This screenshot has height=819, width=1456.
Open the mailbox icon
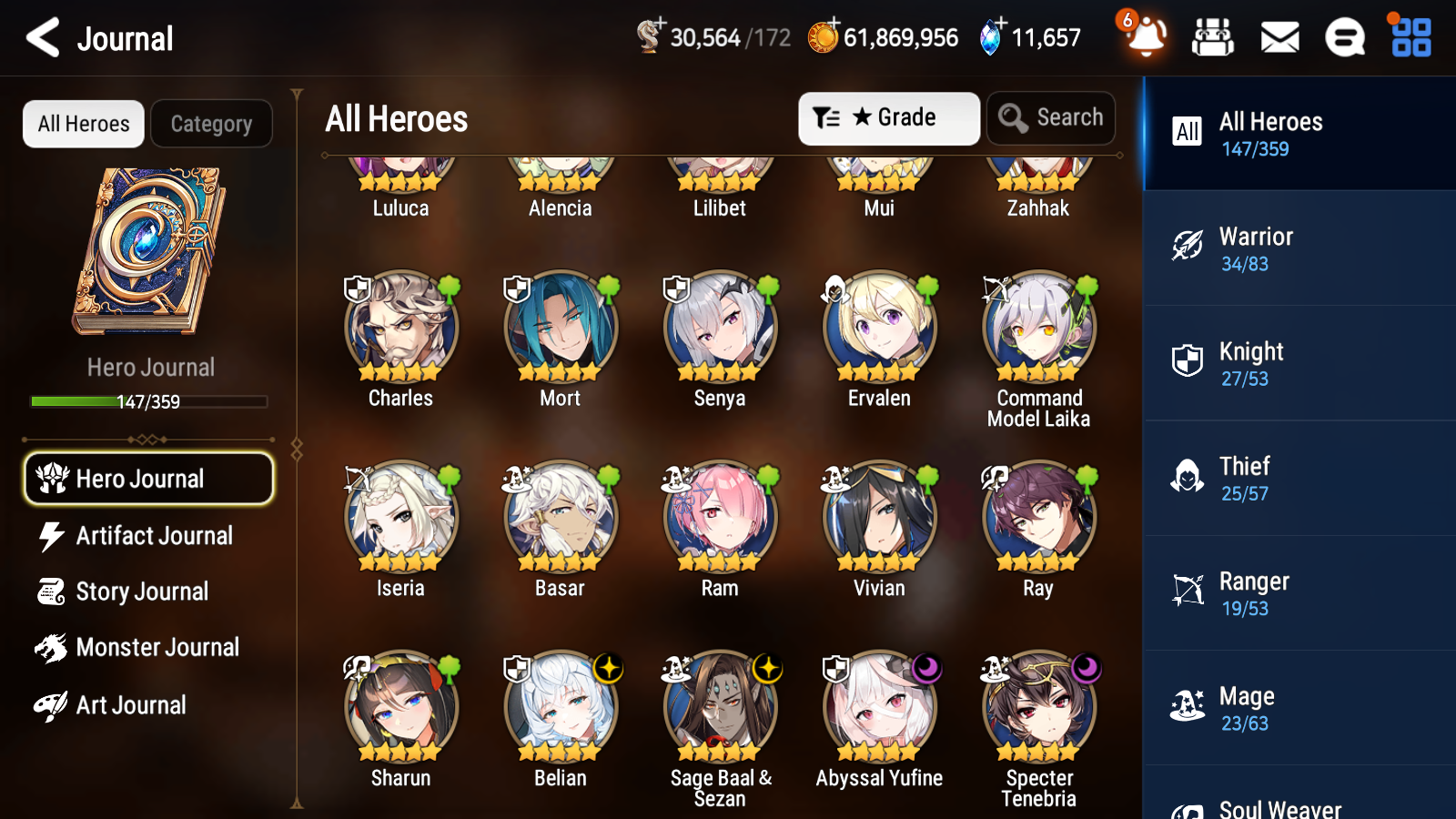click(1278, 37)
